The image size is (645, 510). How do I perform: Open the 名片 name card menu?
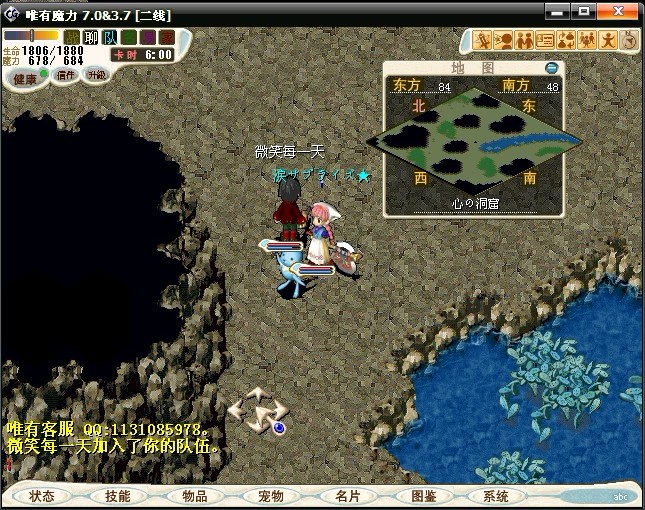[x=347, y=496]
